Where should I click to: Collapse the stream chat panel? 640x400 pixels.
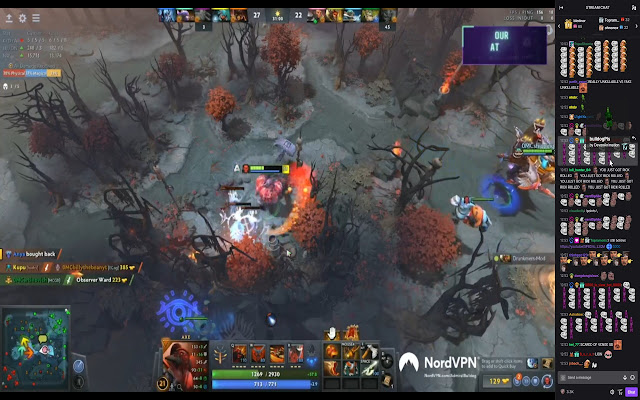pyautogui.click(x=563, y=5)
